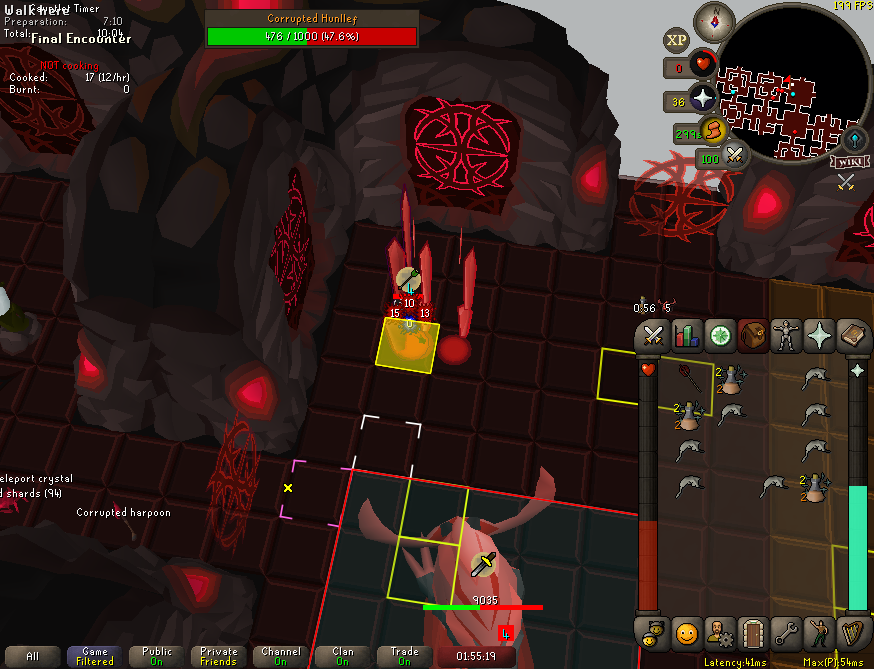This screenshot has height=669, width=874.
Task: Toggle the Public chat filter
Action: coord(157,656)
